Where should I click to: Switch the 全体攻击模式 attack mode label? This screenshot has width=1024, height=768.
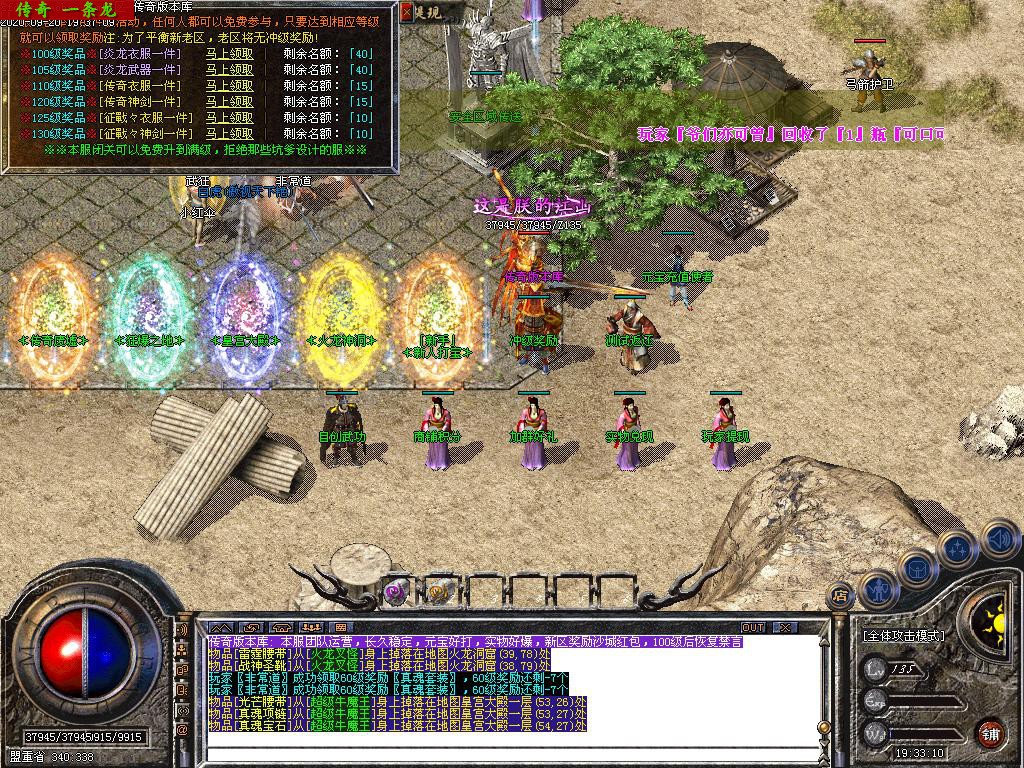906,635
